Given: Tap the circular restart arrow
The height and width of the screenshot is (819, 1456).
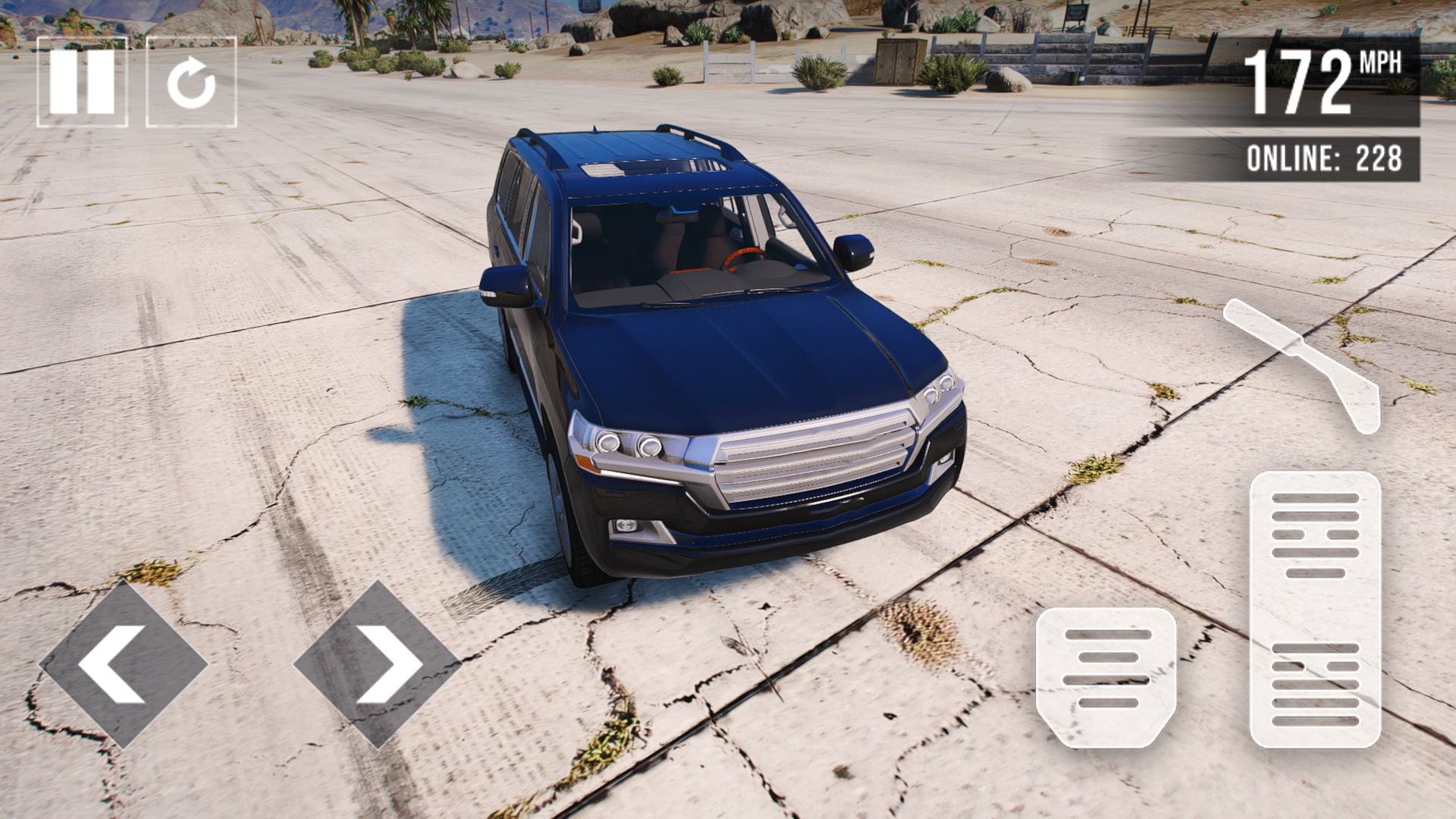Looking at the screenshot, I should [191, 82].
